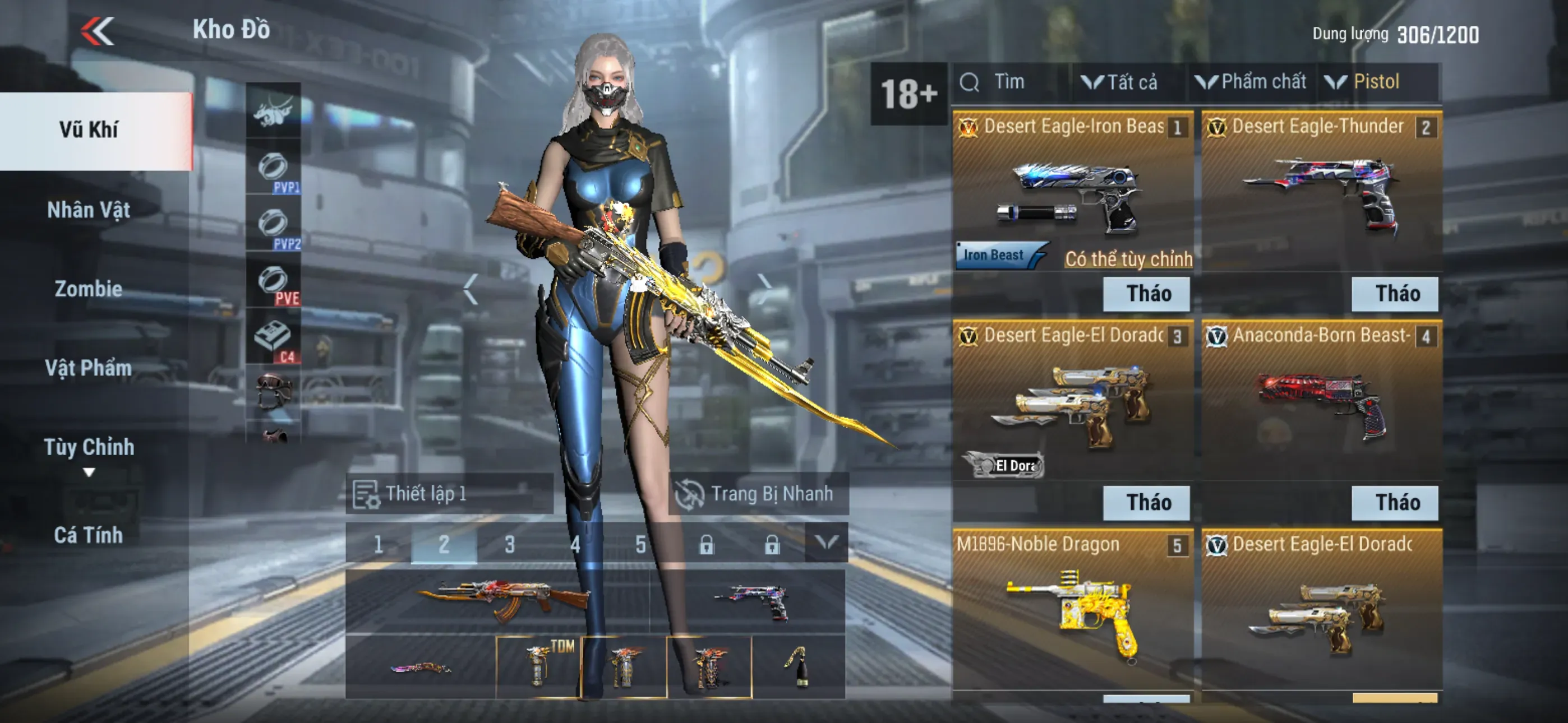Unequip Anaconda-Born Beast with Tháo
This screenshot has height=723, width=1568.
1395,503
